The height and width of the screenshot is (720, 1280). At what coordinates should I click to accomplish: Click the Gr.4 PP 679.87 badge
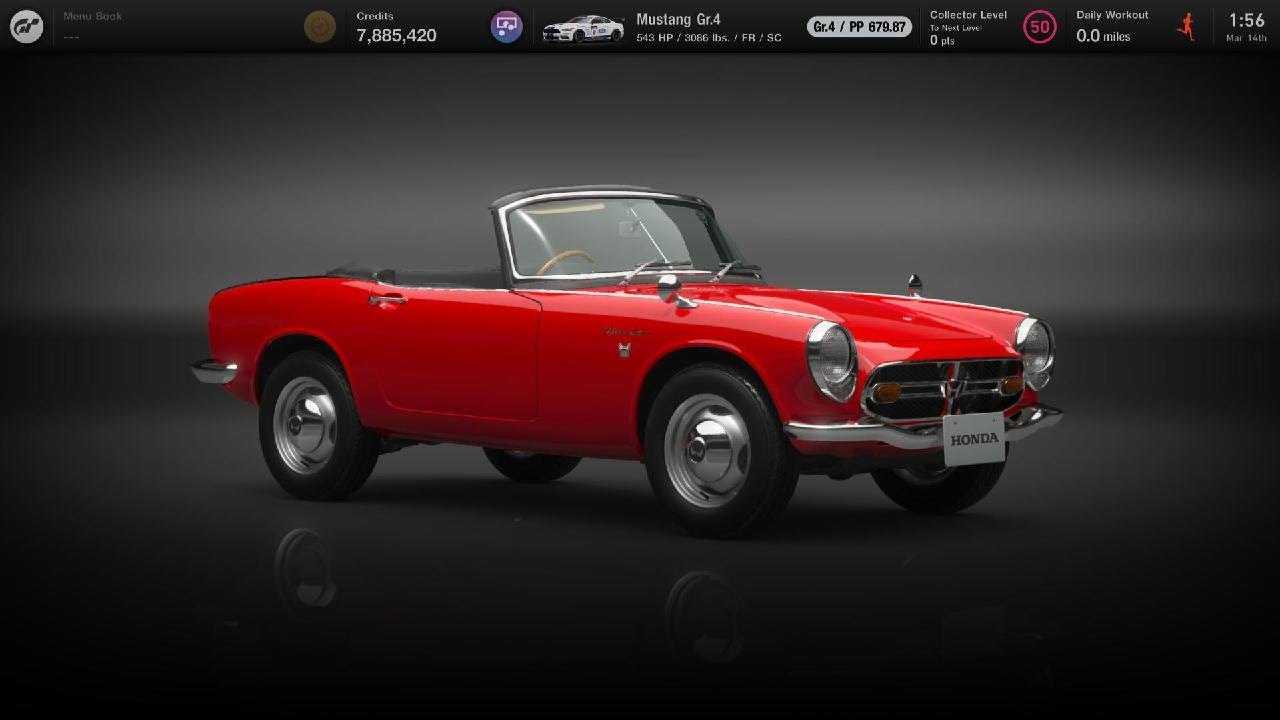coord(857,27)
